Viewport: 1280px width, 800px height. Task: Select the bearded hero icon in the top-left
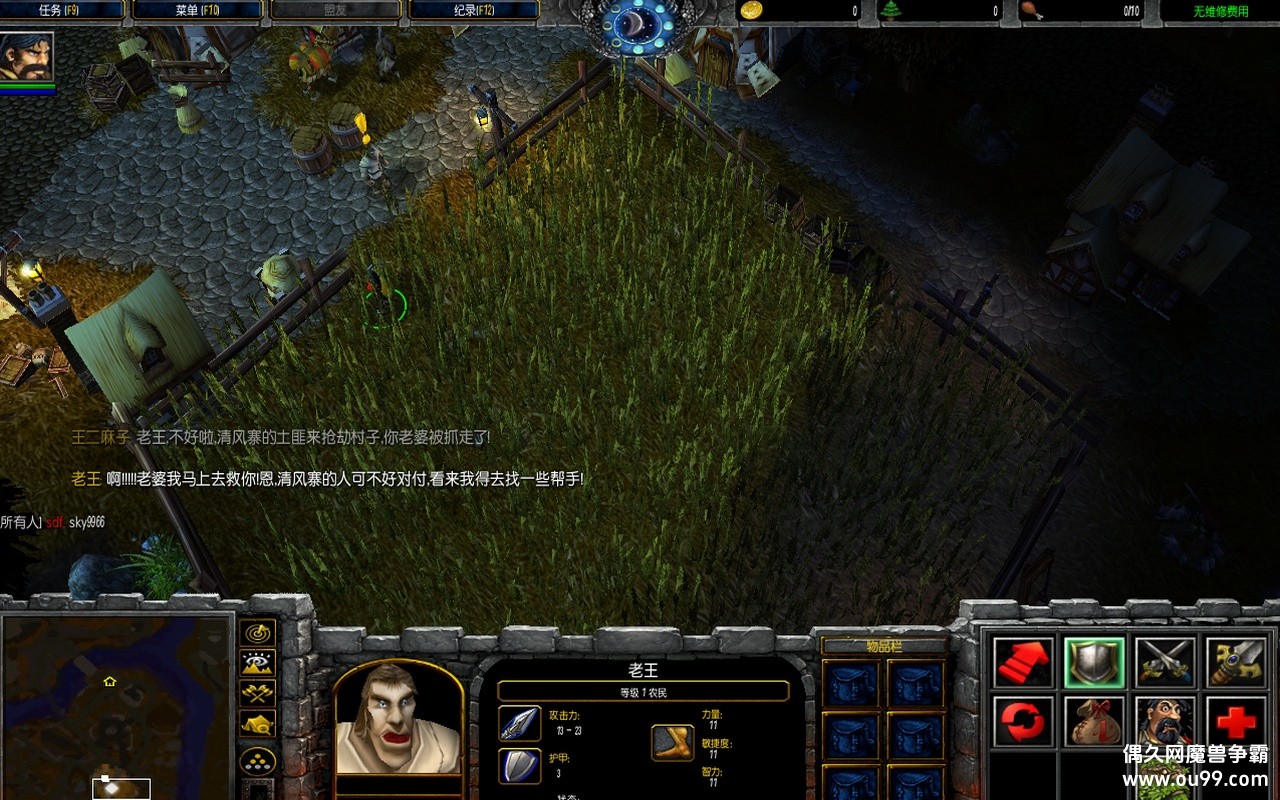pyautogui.click(x=27, y=57)
